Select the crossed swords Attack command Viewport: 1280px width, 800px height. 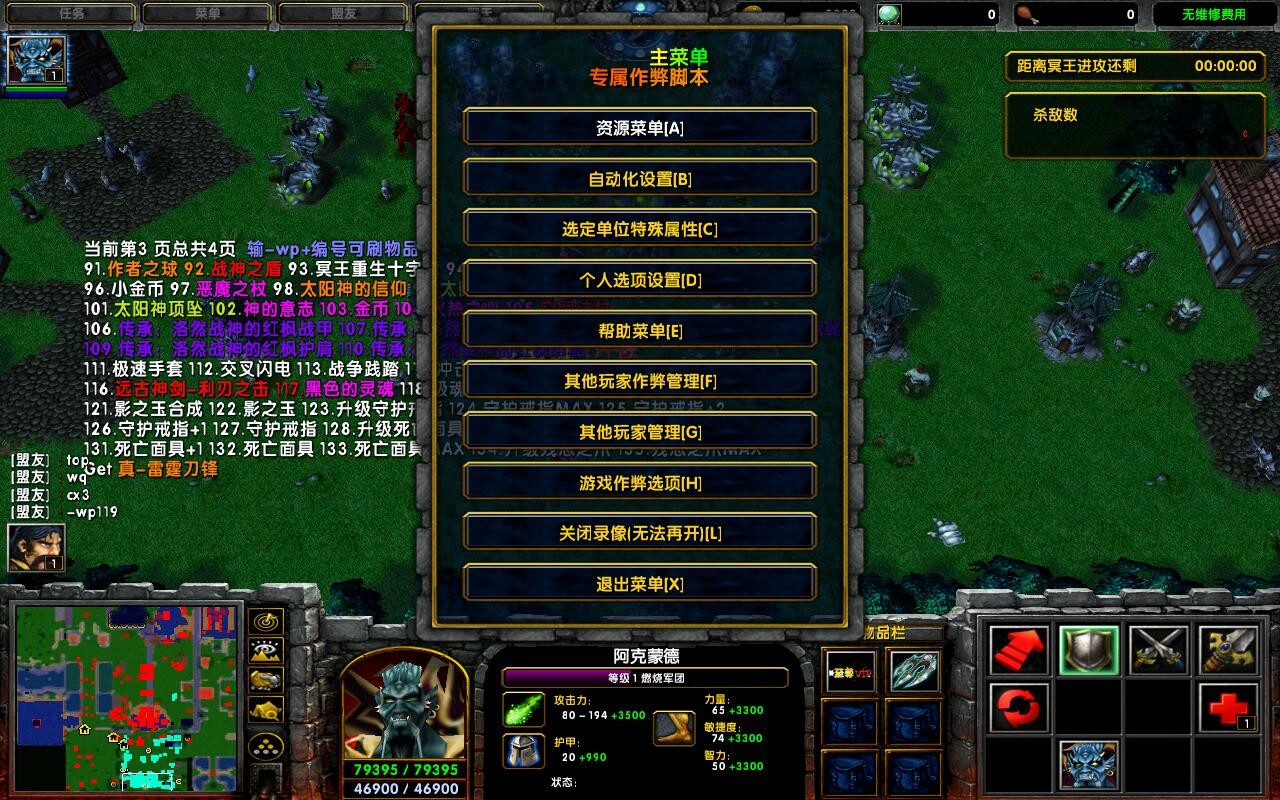pos(1160,652)
